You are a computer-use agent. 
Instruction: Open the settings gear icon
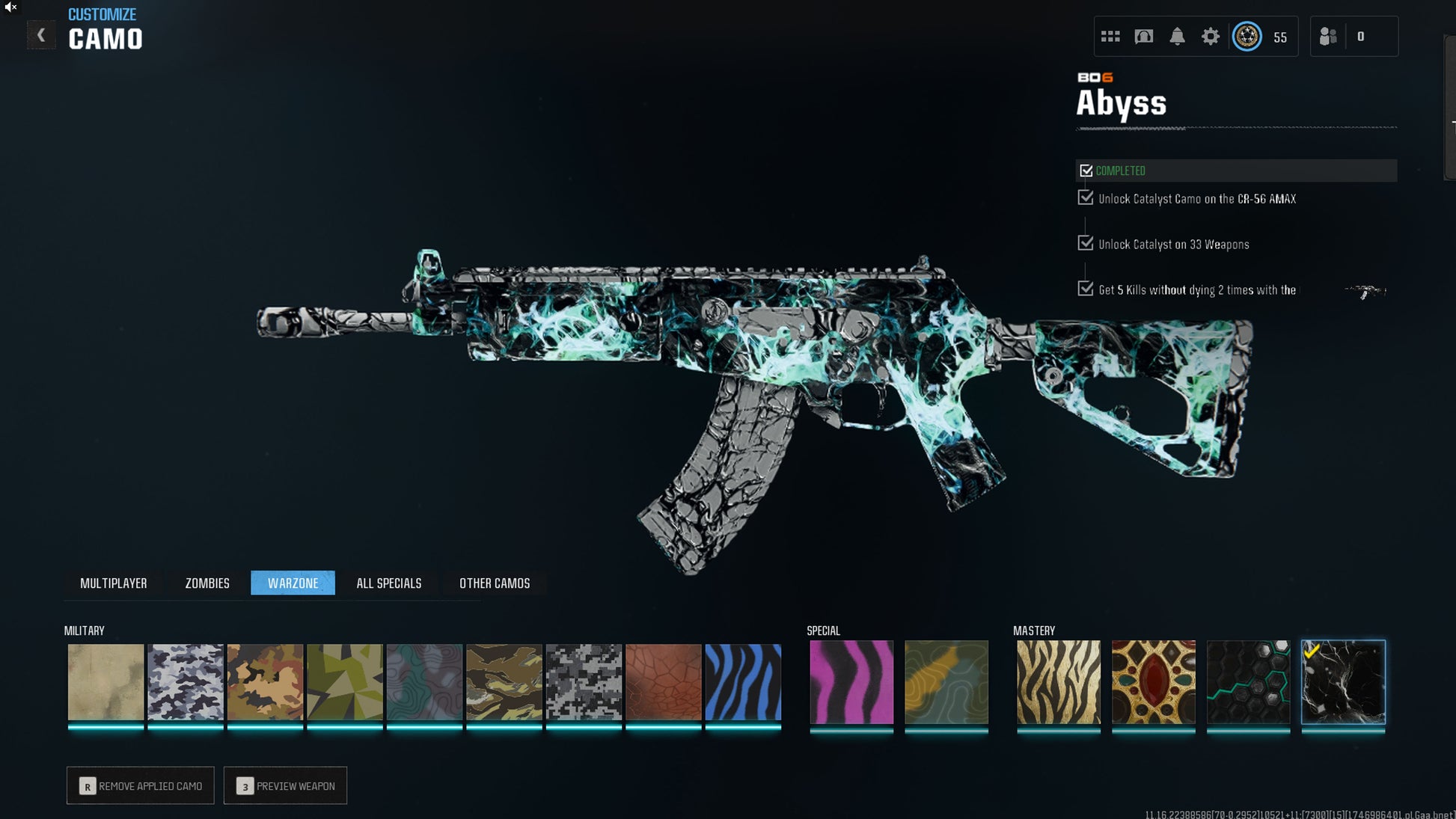1210,37
